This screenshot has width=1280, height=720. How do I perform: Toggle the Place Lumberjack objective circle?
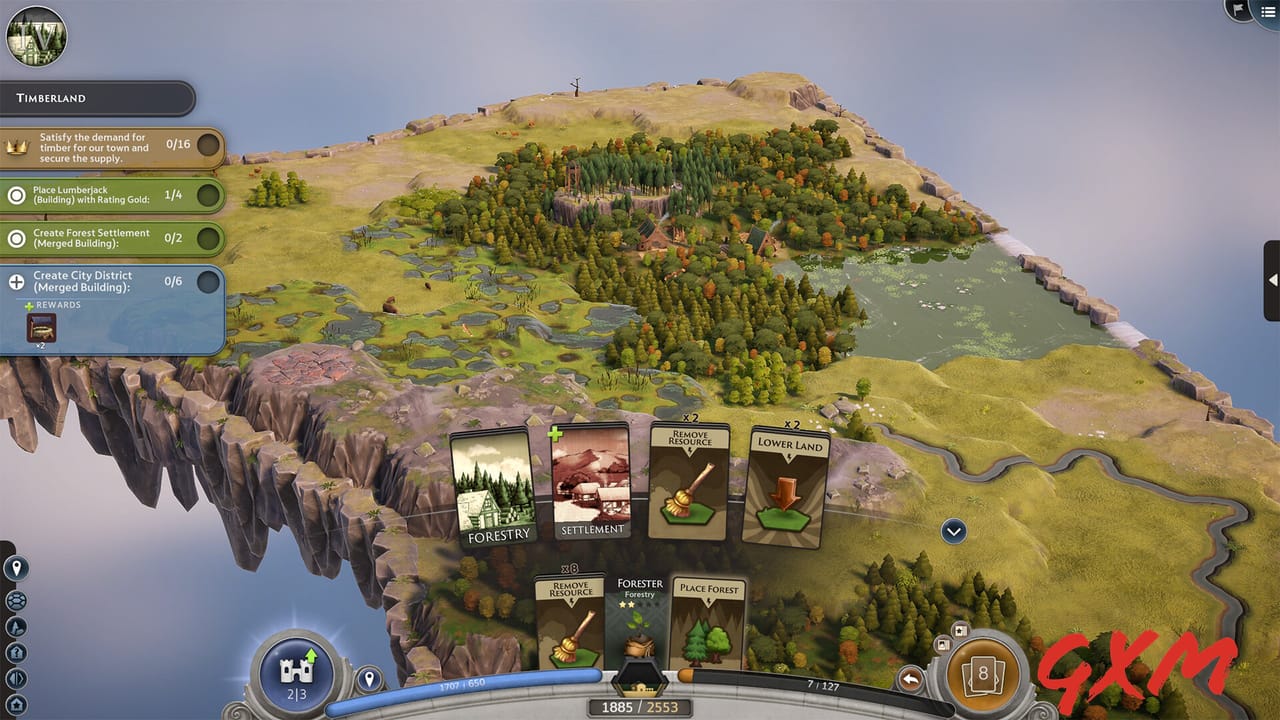[x=208, y=194]
